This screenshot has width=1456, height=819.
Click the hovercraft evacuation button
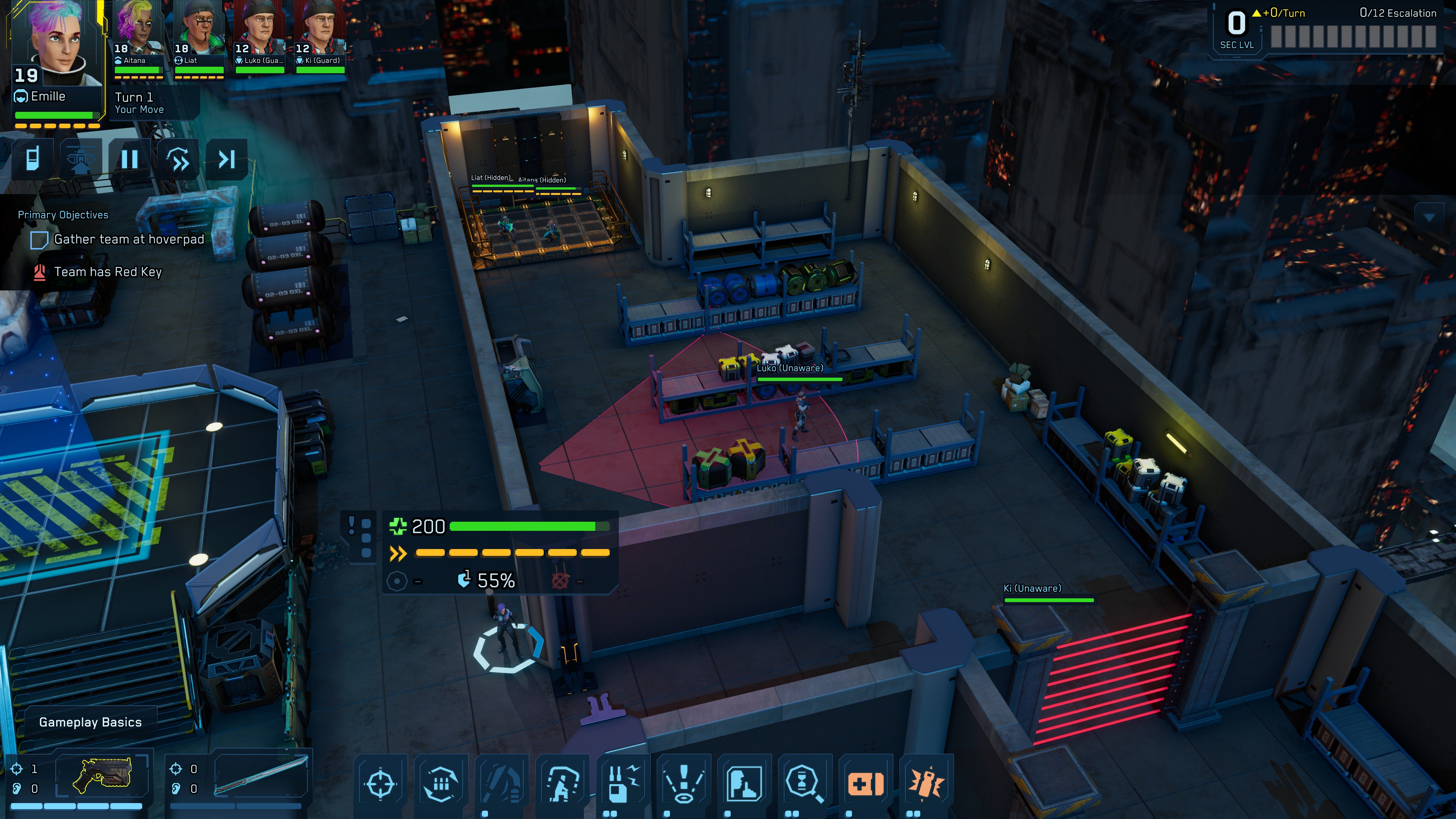tap(81, 159)
